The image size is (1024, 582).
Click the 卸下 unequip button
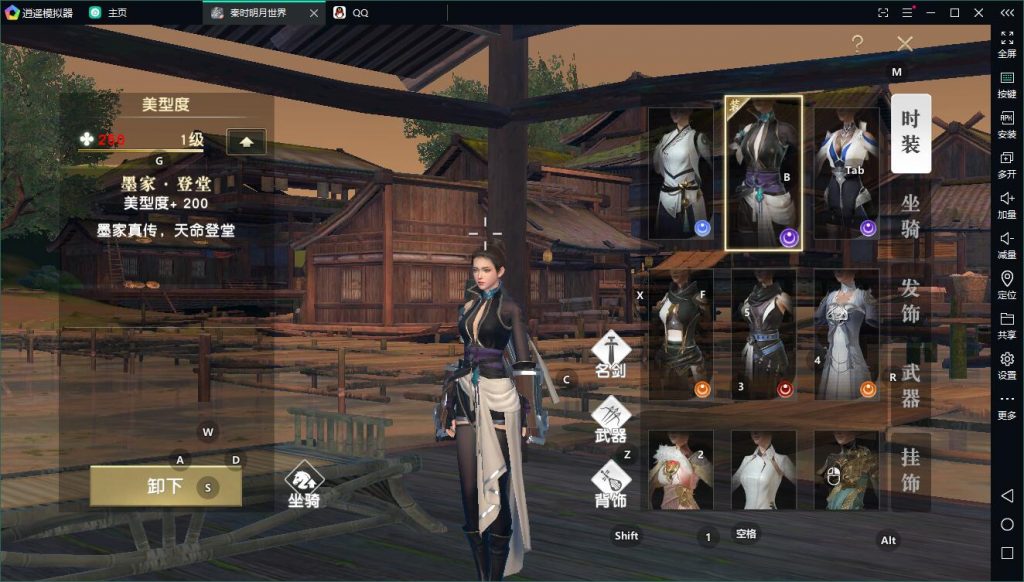click(166, 486)
